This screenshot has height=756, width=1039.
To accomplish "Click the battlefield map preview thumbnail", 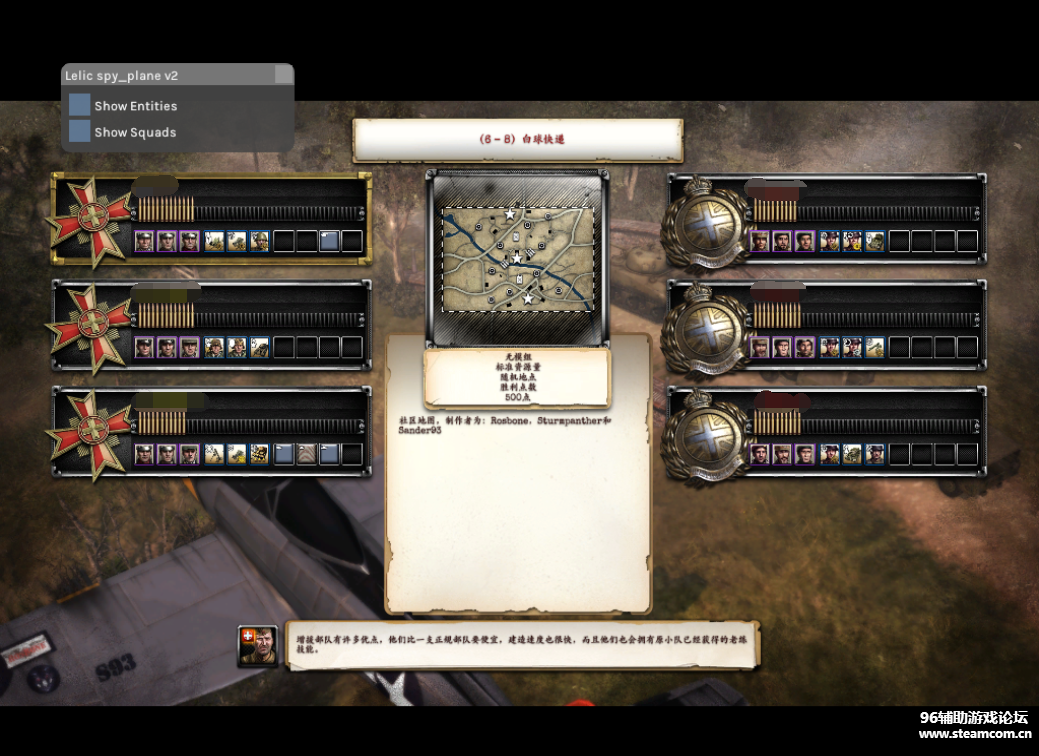I will pos(517,258).
